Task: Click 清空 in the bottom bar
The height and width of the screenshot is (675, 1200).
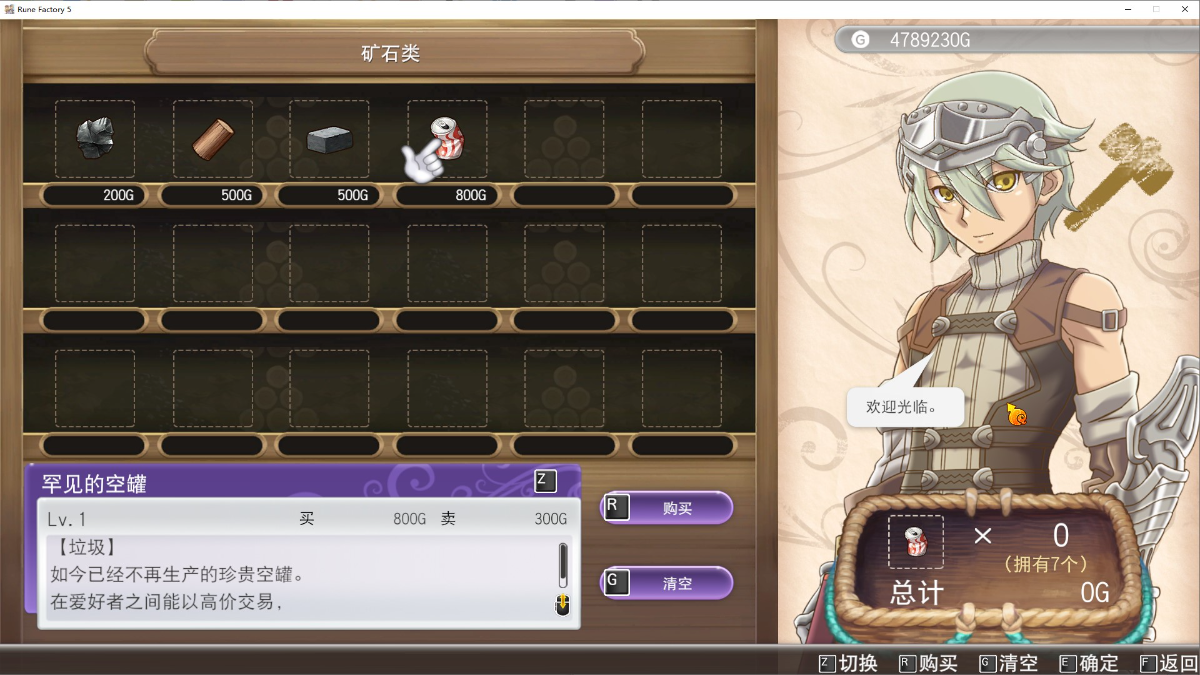Action: pyautogui.click(x=1008, y=663)
